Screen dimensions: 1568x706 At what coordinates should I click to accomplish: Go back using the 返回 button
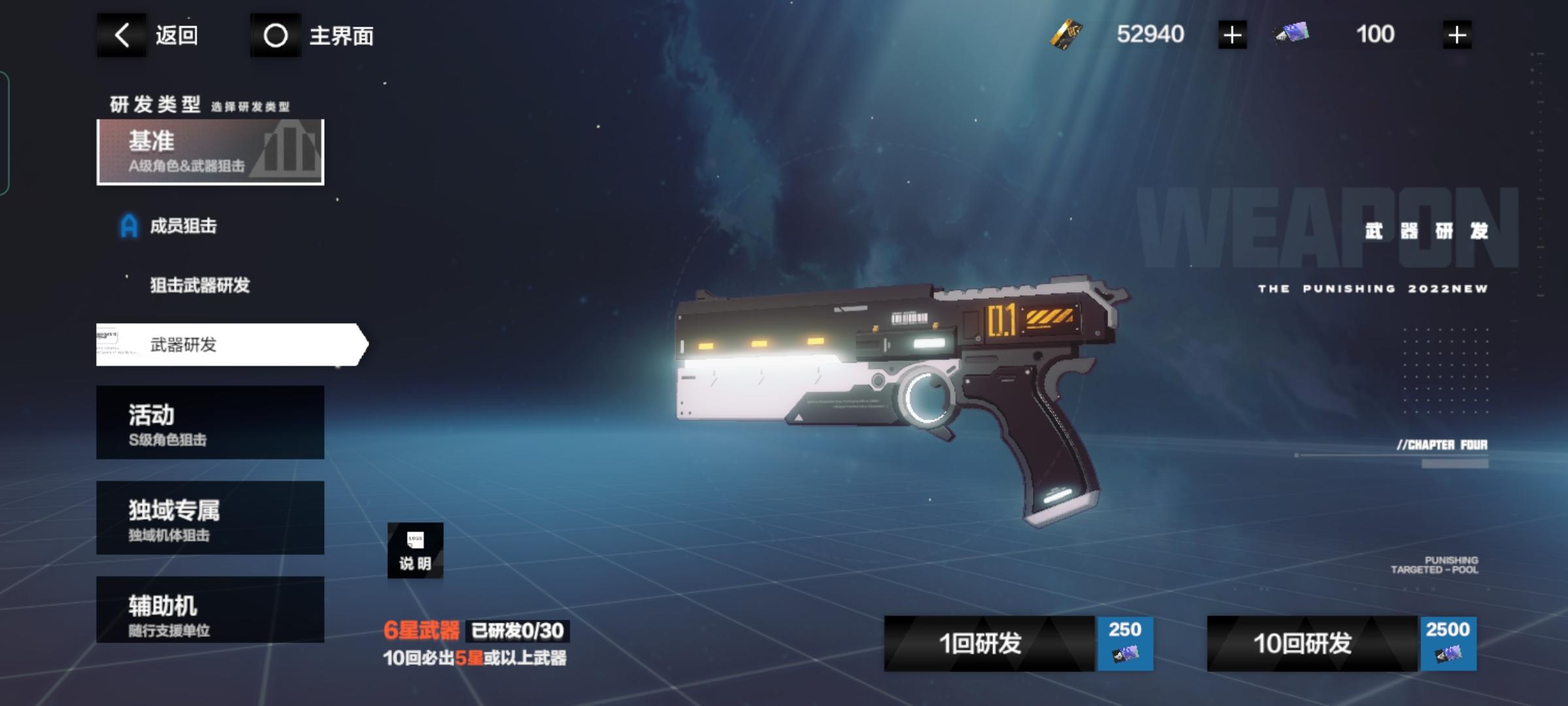[149, 35]
